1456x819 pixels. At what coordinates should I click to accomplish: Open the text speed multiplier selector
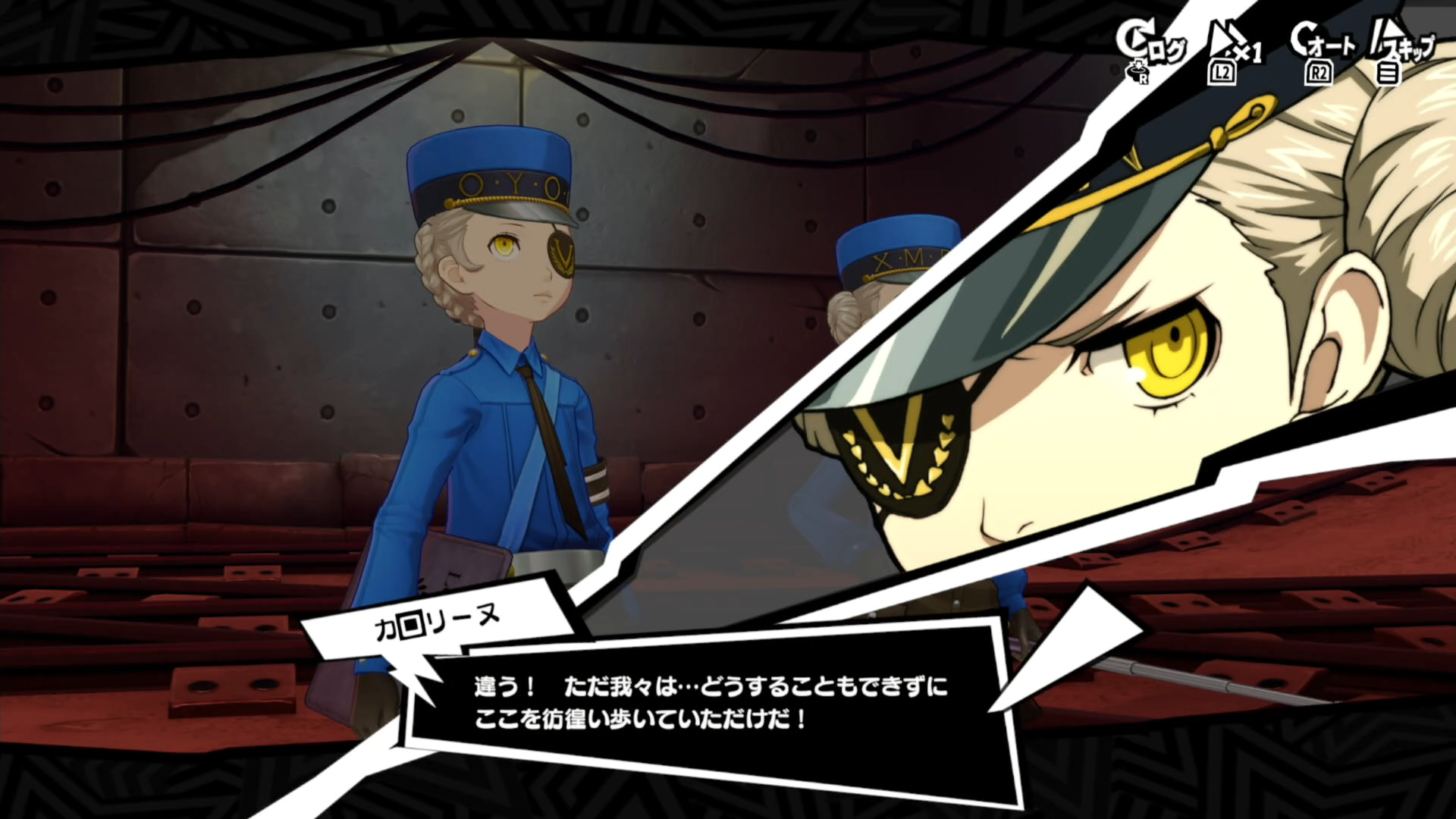tap(1247, 52)
